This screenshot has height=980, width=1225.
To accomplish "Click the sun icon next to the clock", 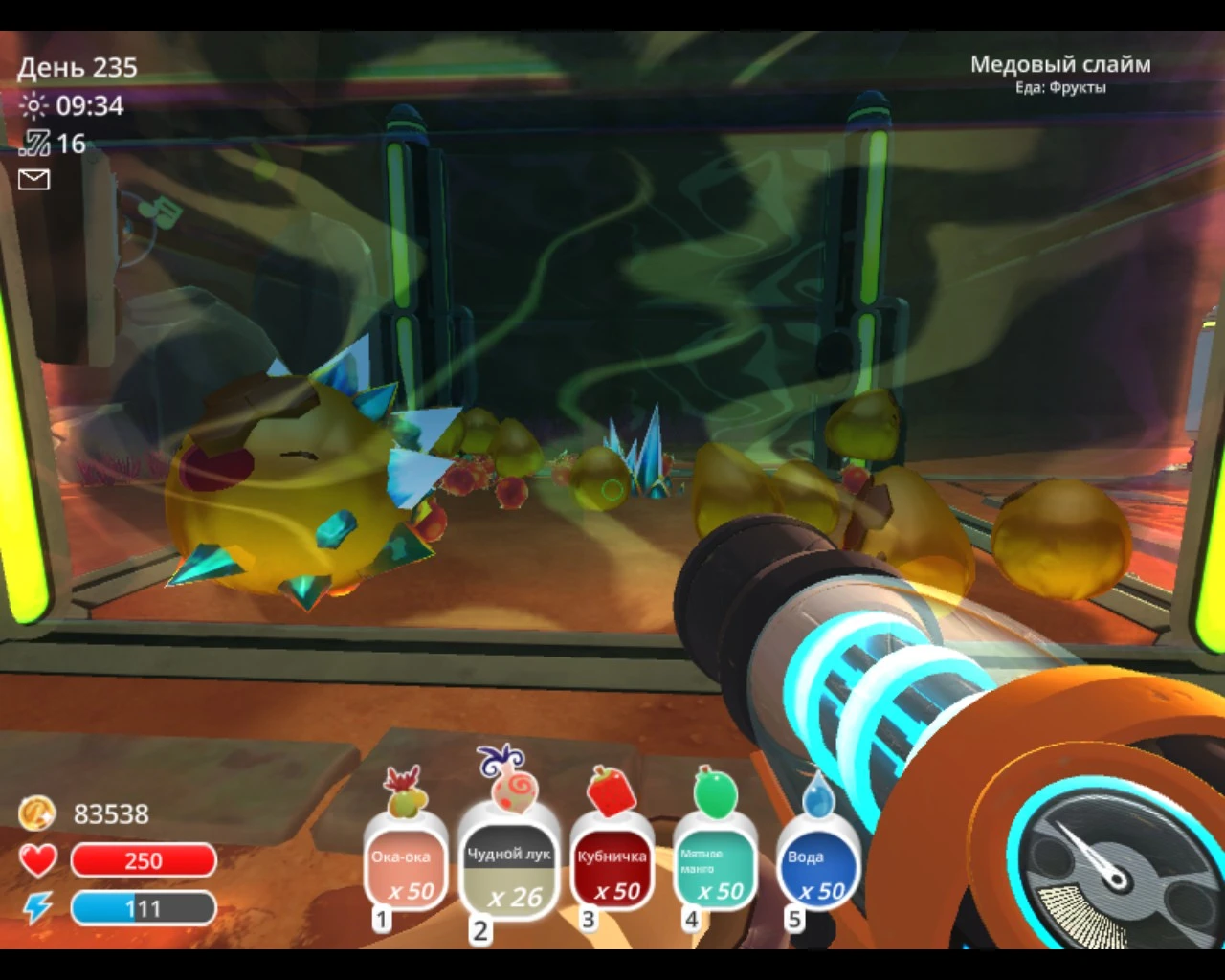I will (x=35, y=105).
